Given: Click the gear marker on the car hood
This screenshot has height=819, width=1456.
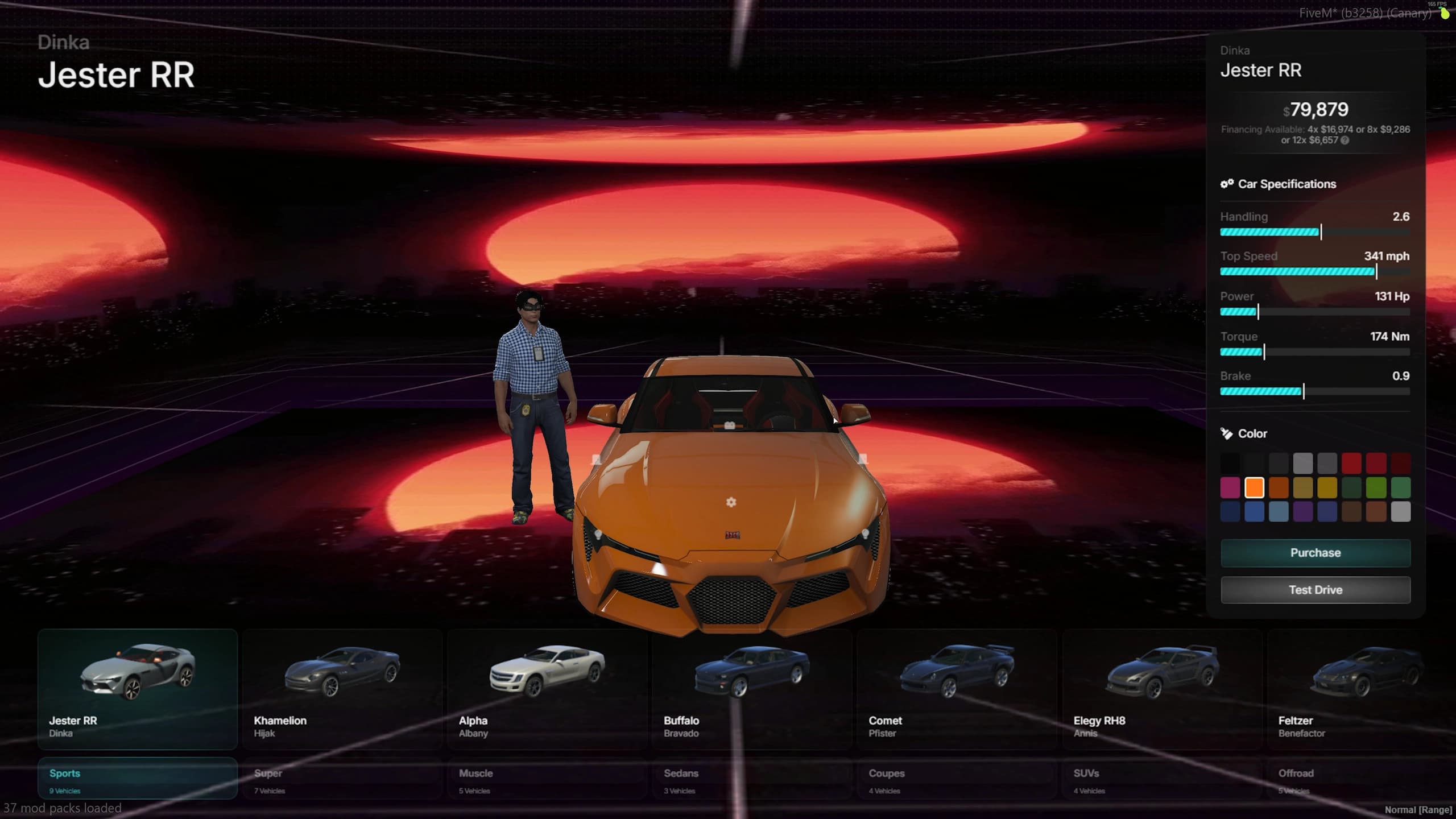Looking at the screenshot, I should click(x=731, y=503).
